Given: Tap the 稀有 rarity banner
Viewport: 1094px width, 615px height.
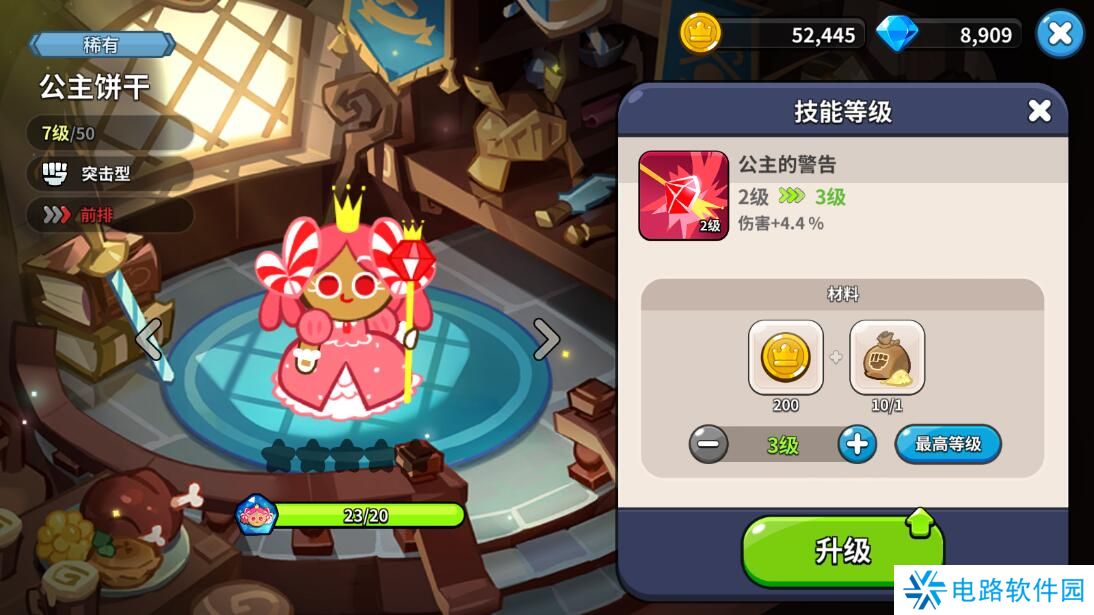Looking at the screenshot, I should (x=102, y=44).
